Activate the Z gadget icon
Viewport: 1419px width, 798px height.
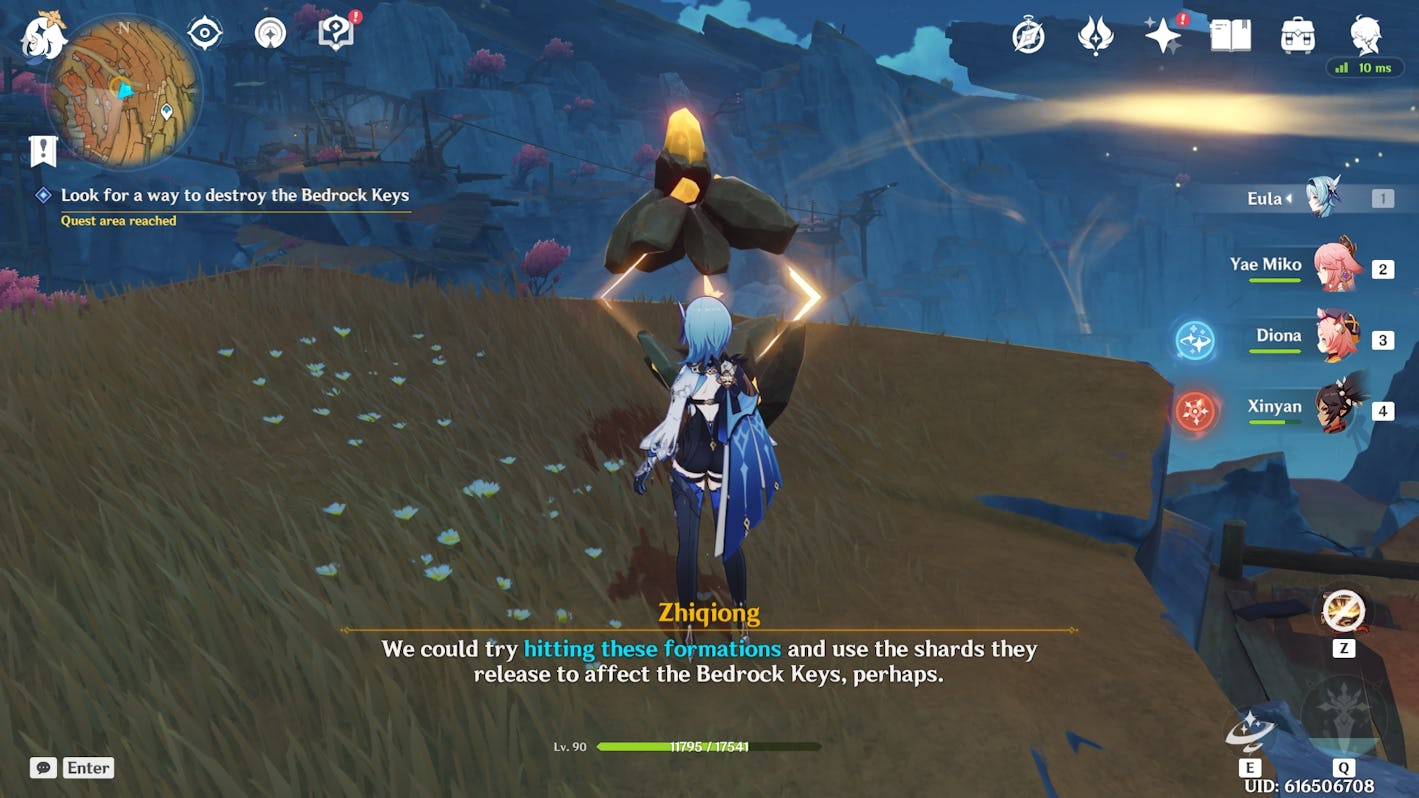pos(1343,608)
